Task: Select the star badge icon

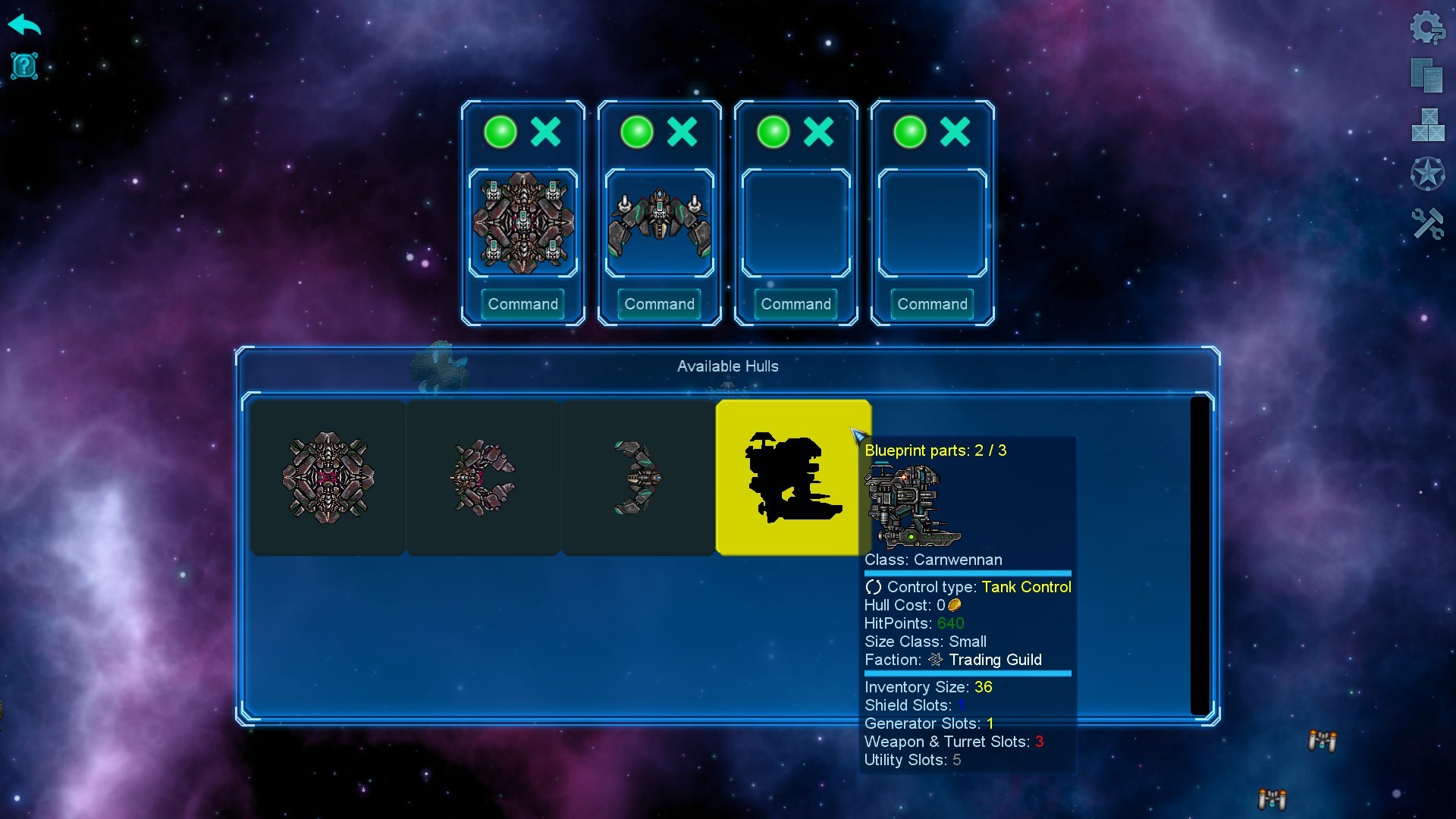Action: click(x=1427, y=174)
